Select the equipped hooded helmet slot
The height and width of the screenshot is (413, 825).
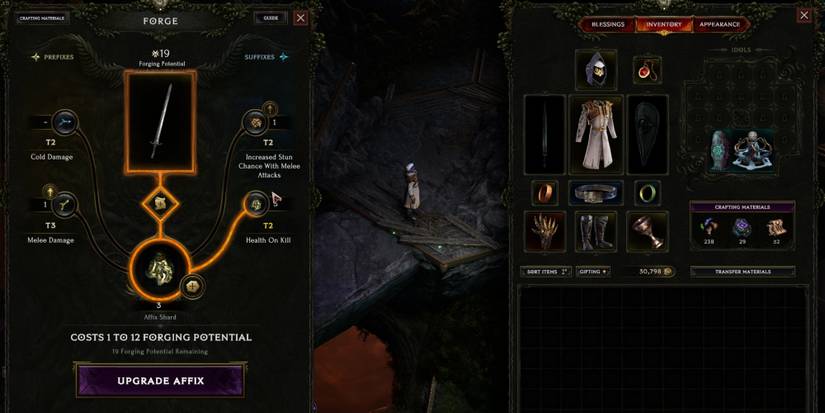coord(596,70)
